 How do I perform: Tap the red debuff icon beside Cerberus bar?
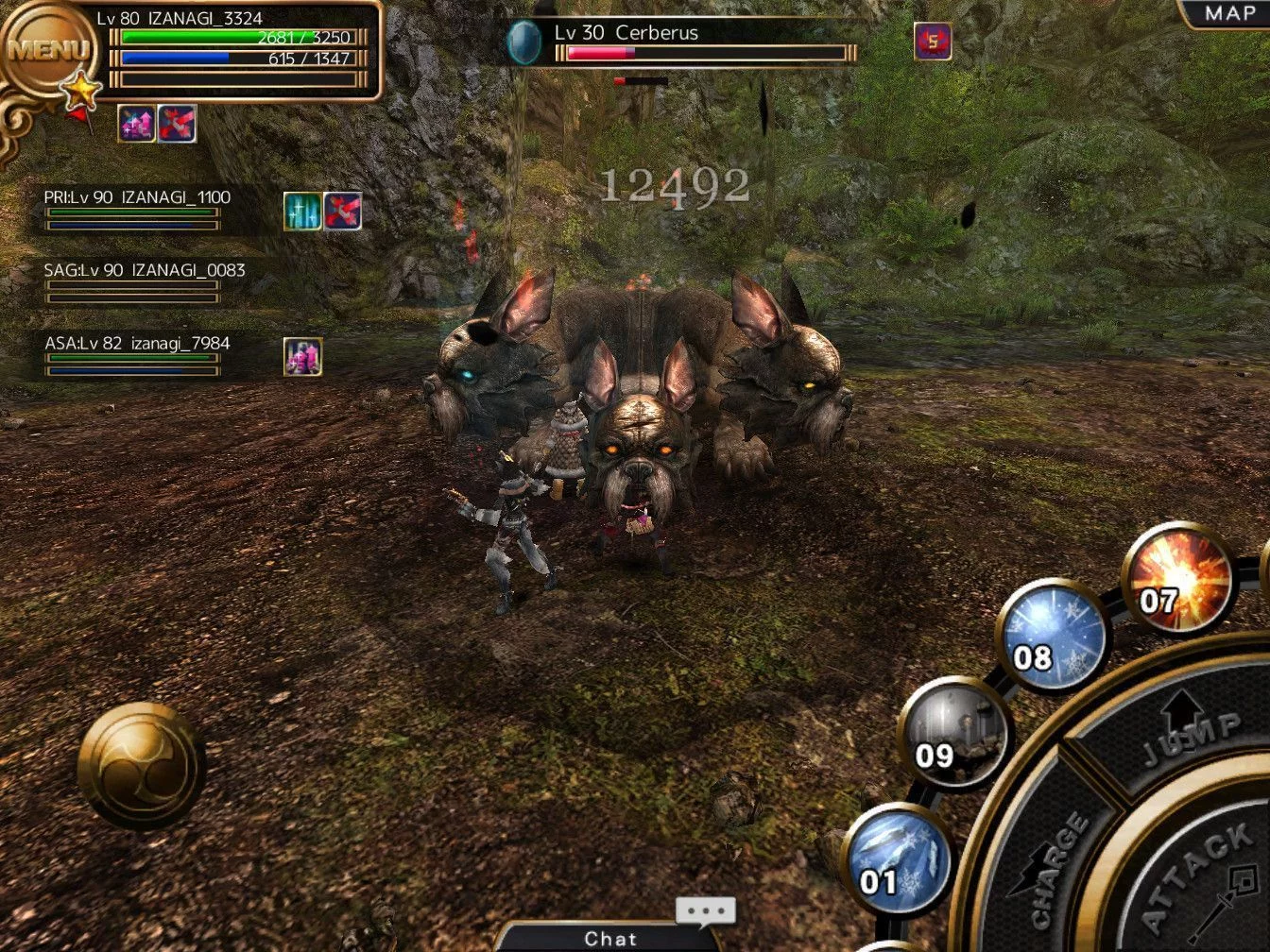pos(933,42)
